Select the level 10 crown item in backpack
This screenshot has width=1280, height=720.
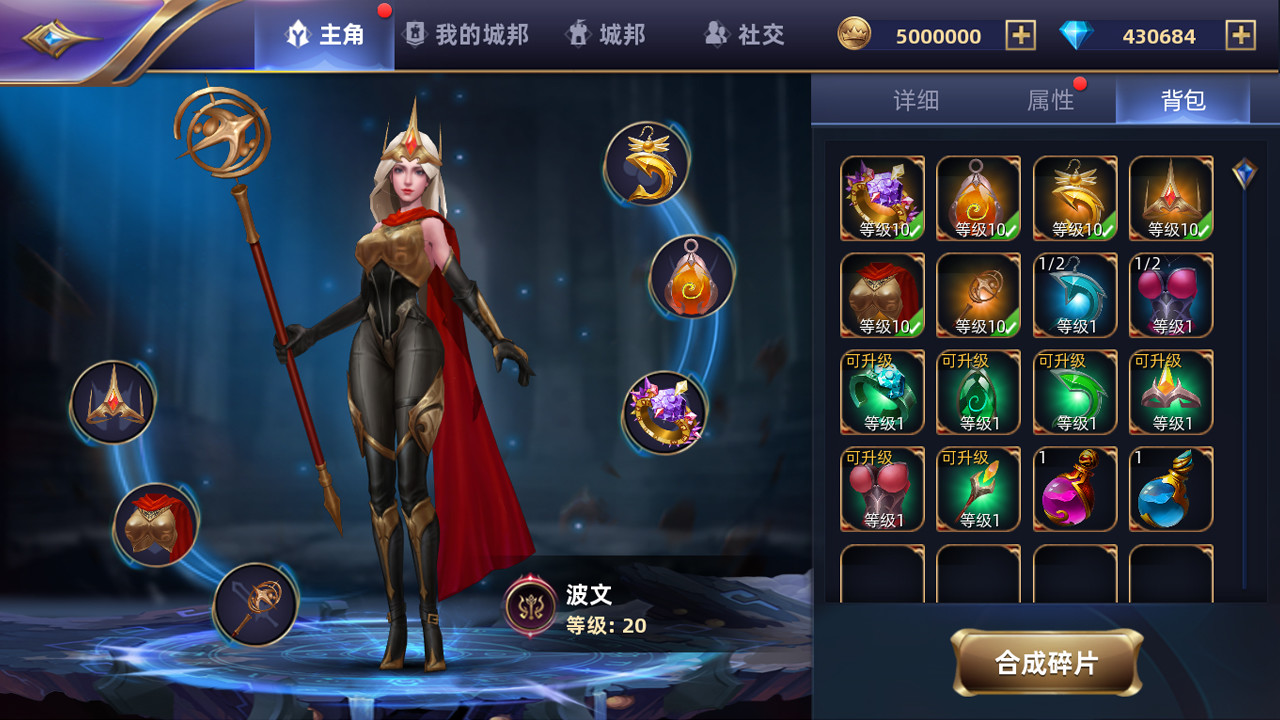(x=1171, y=198)
